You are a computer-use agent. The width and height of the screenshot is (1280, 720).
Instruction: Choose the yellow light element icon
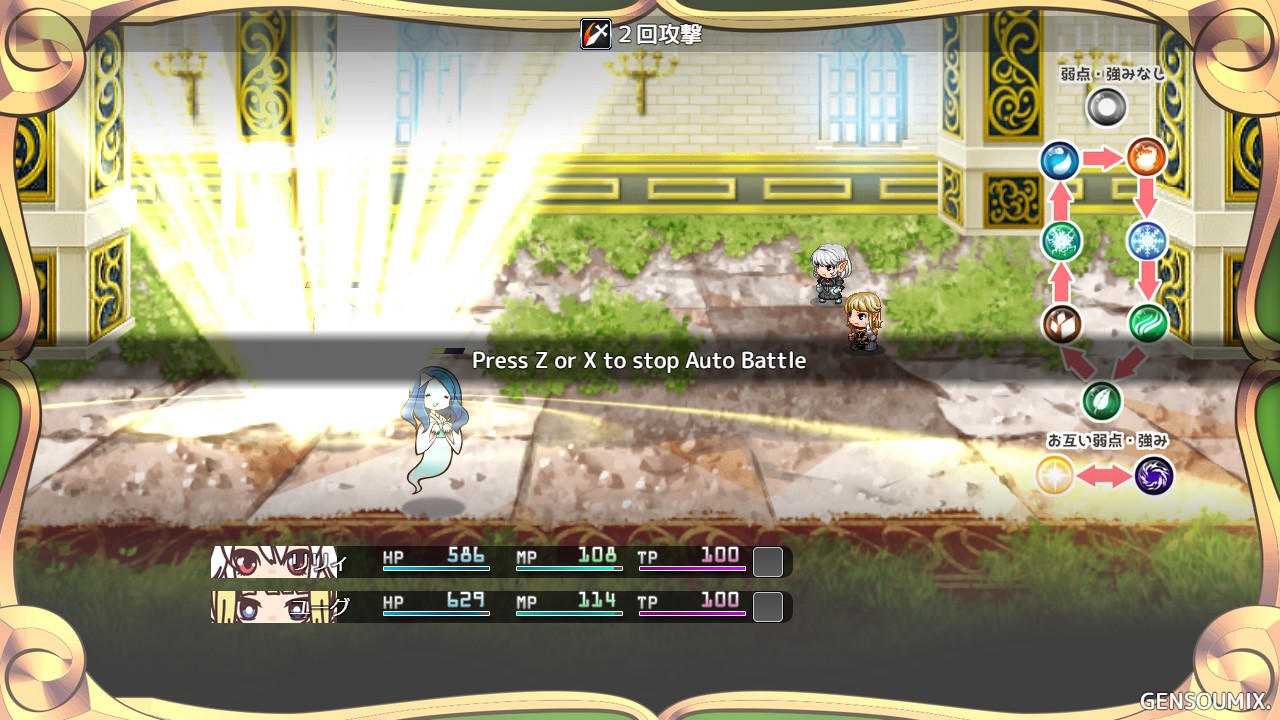1054,475
